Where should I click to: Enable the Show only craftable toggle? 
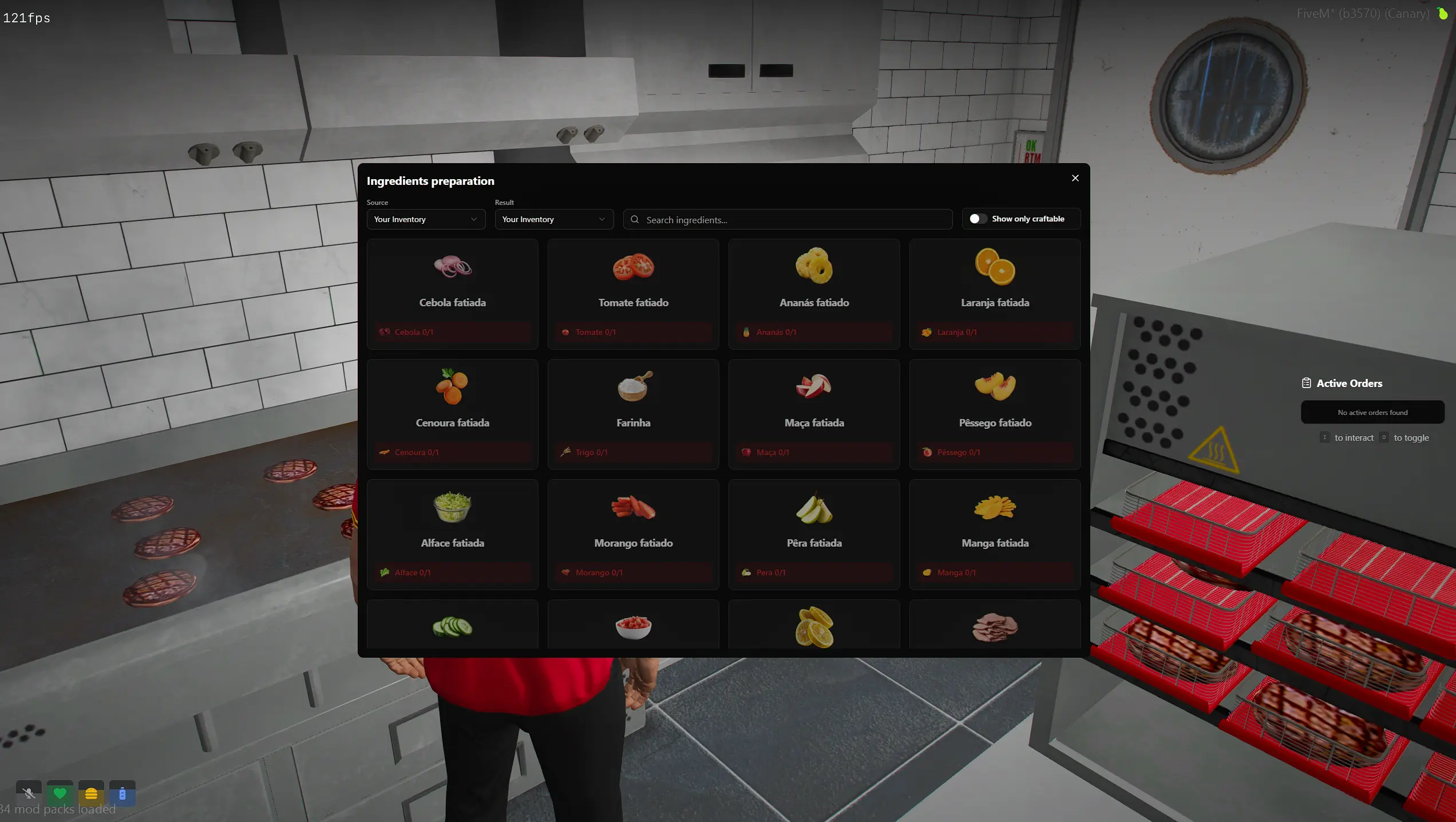[978, 219]
